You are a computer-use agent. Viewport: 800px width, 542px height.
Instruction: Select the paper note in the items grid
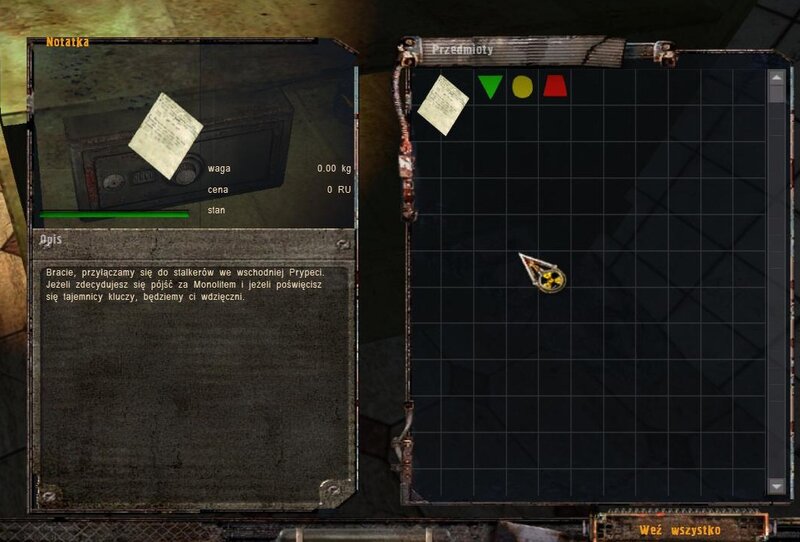(443, 104)
